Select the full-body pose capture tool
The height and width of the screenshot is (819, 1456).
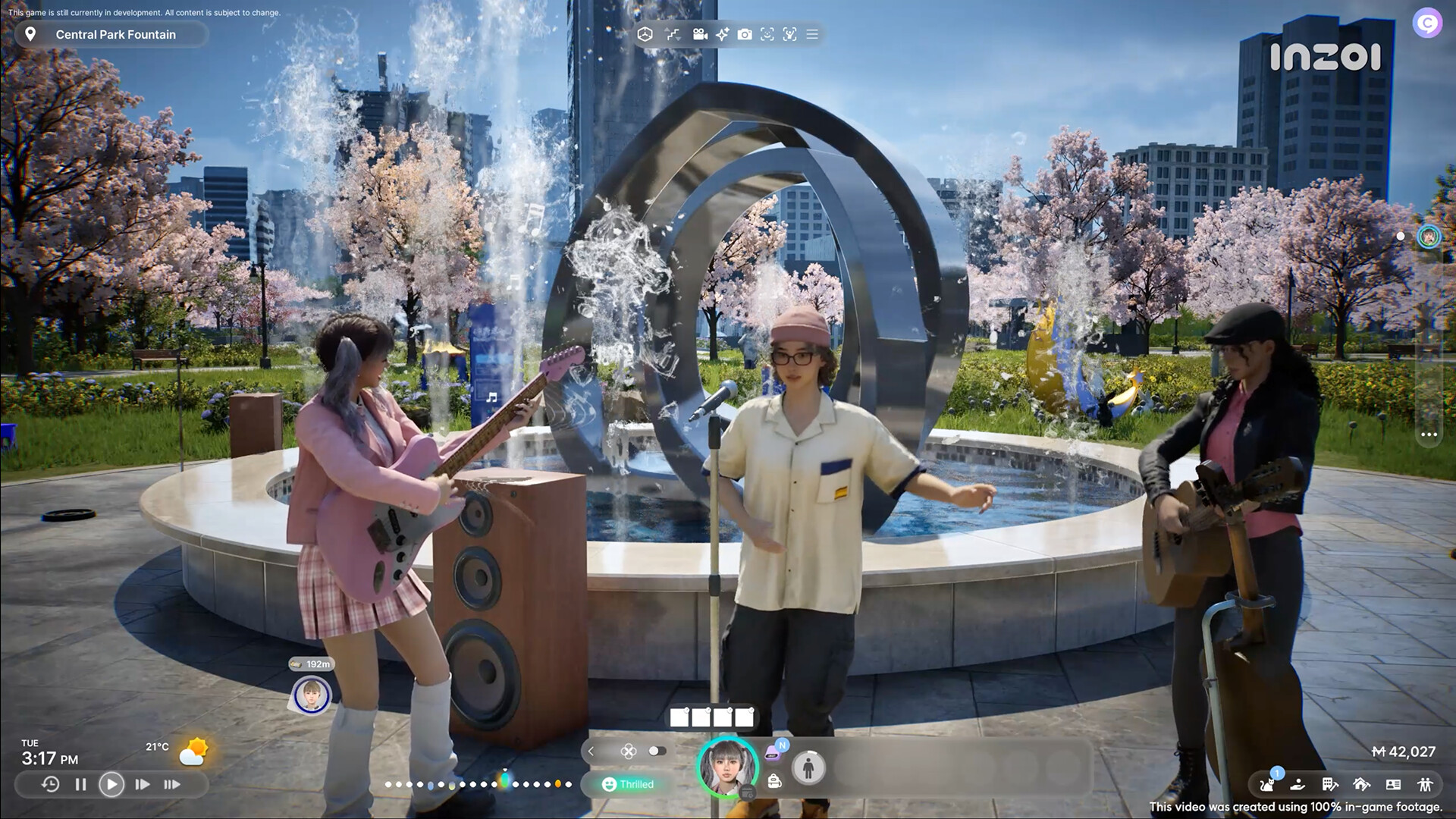(791, 34)
